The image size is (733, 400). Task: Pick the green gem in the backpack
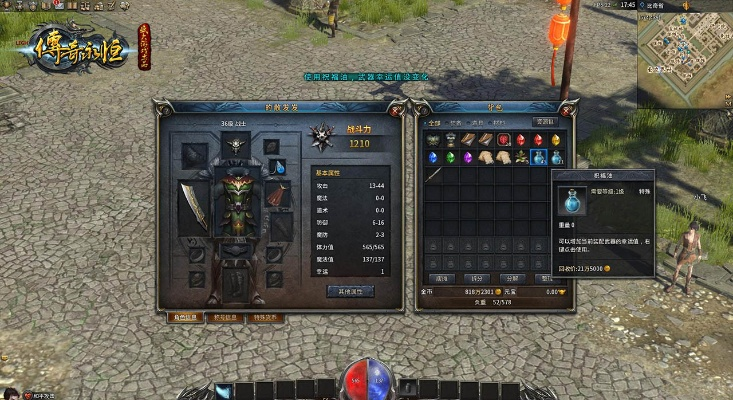450,157
